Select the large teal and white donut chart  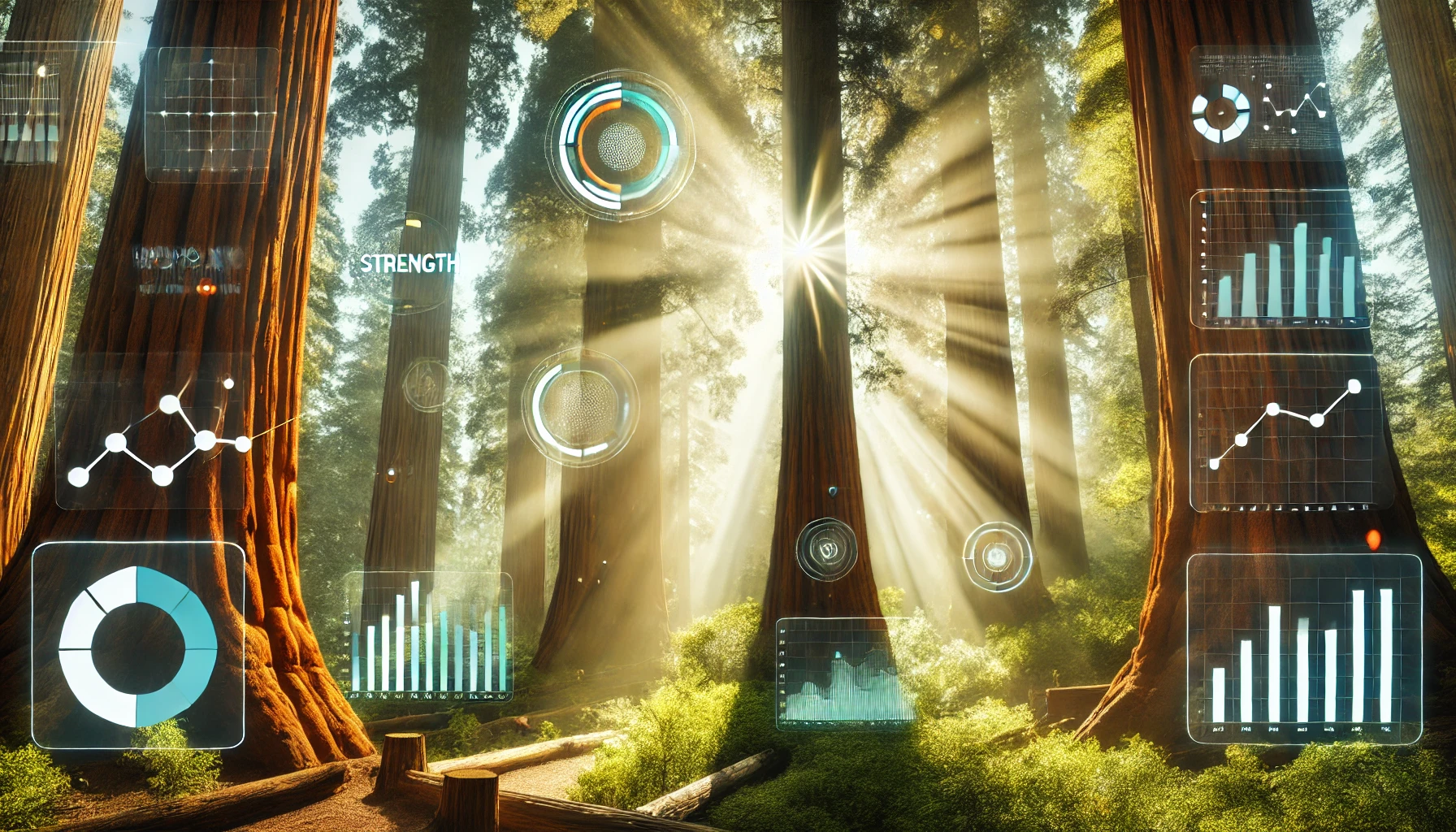coord(138,646)
